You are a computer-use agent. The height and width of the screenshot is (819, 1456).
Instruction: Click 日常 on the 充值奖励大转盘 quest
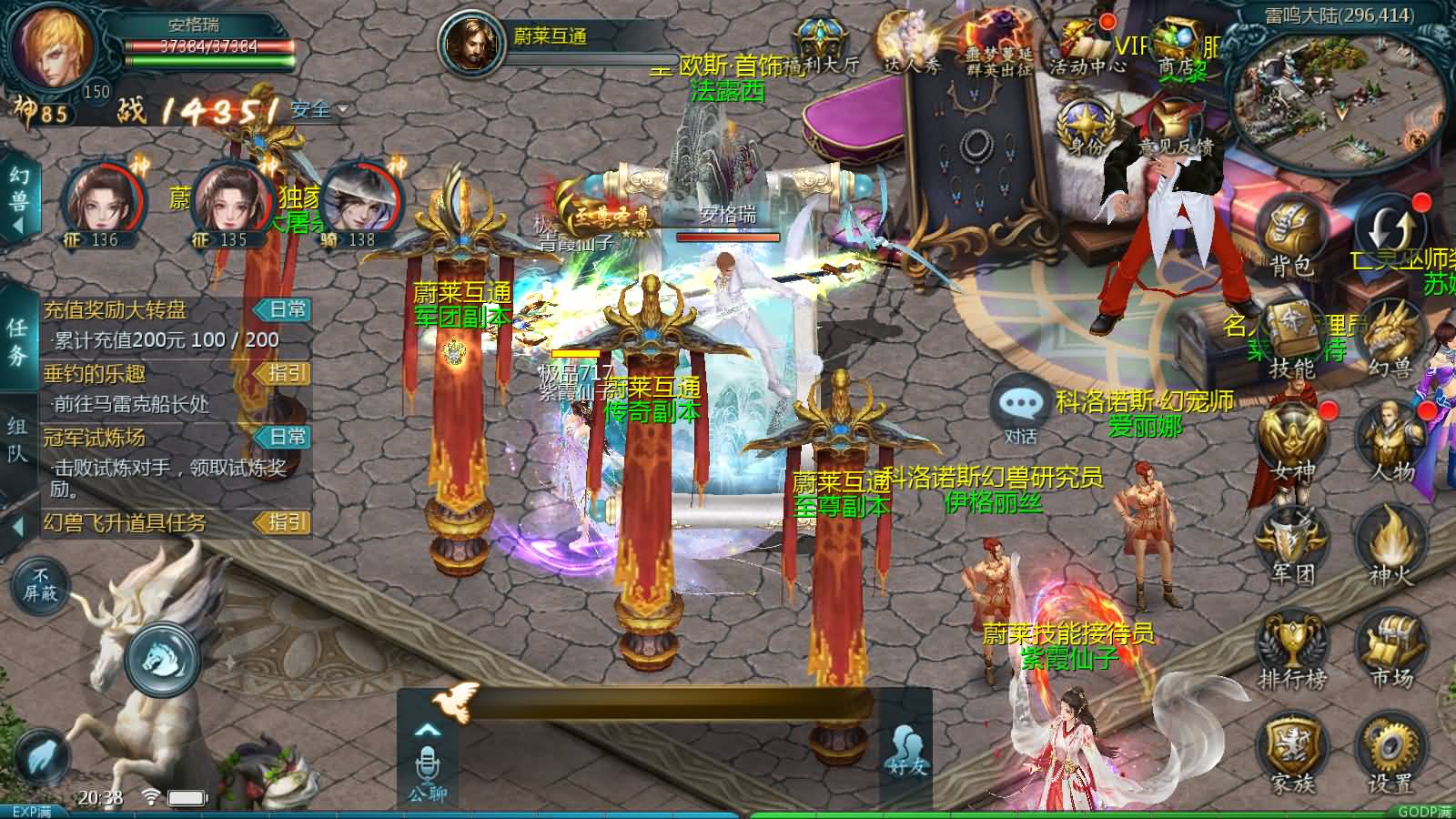coord(283,308)
